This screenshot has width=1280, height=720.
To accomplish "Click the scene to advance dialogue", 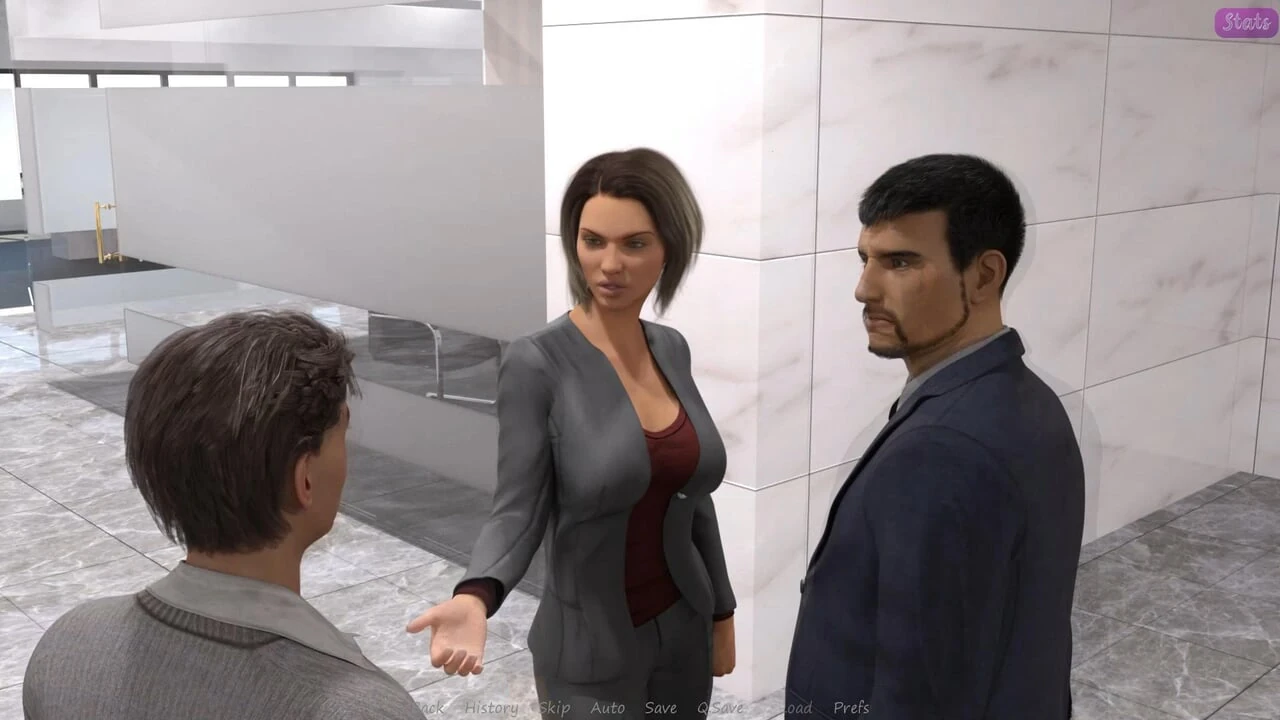I will (x=640, y=360).
